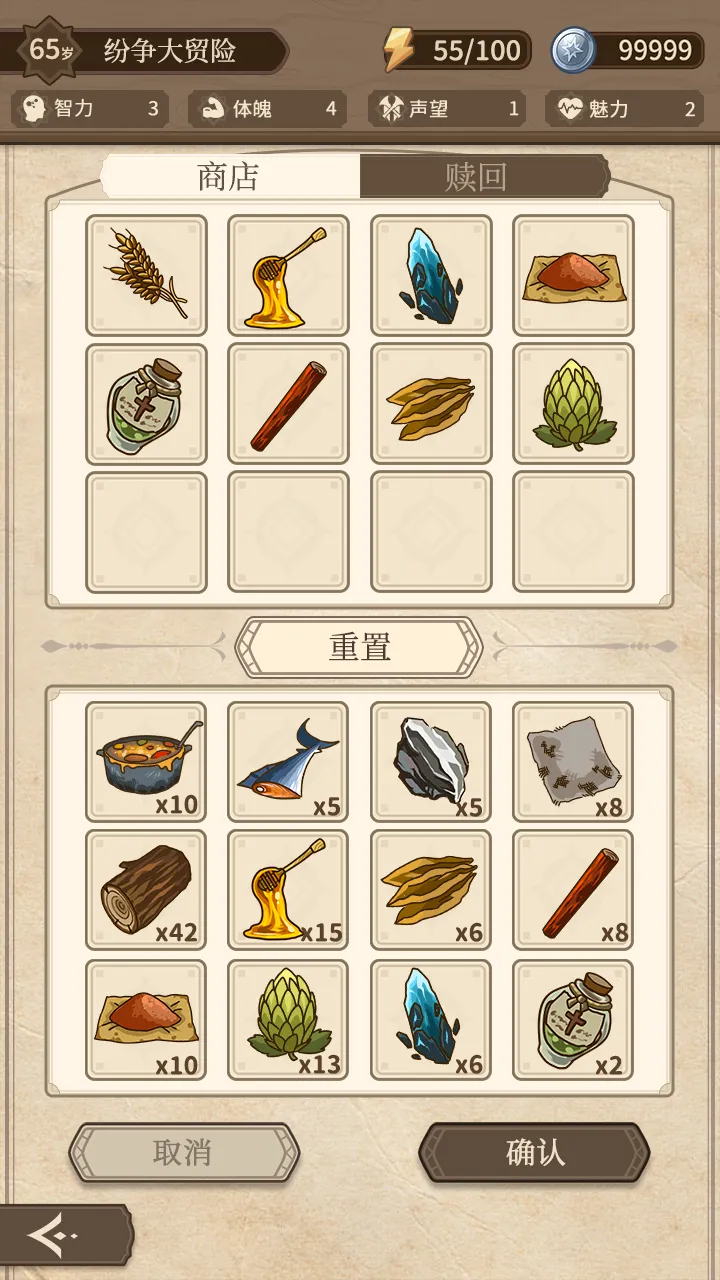The height and width of the screenshot is (1280, 720).
Task: Select the dried leaves stack of 6
Action: (431, 890)
